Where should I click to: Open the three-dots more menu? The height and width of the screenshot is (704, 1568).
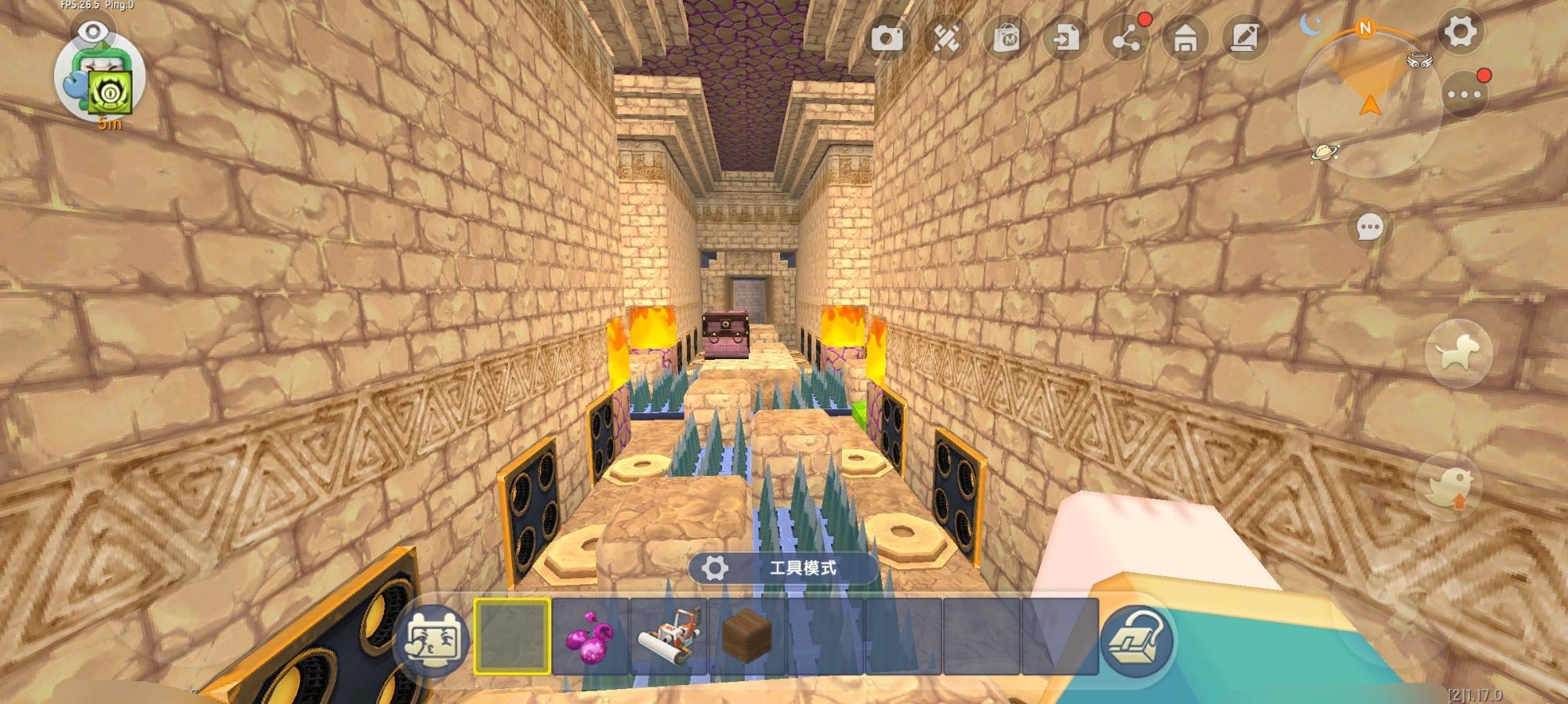point(1464,95)
